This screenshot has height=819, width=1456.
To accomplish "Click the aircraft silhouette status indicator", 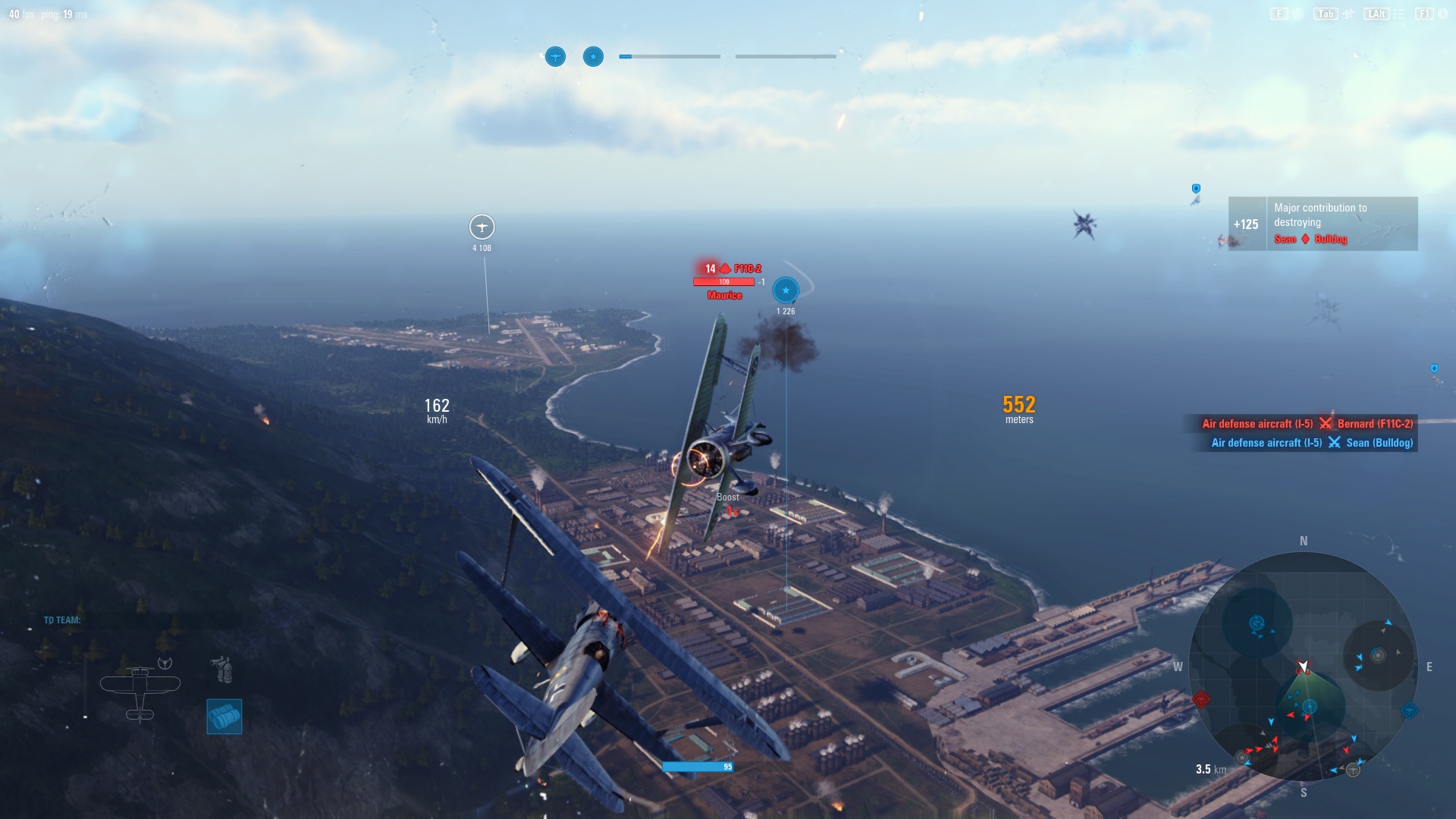I will point(140,686).
